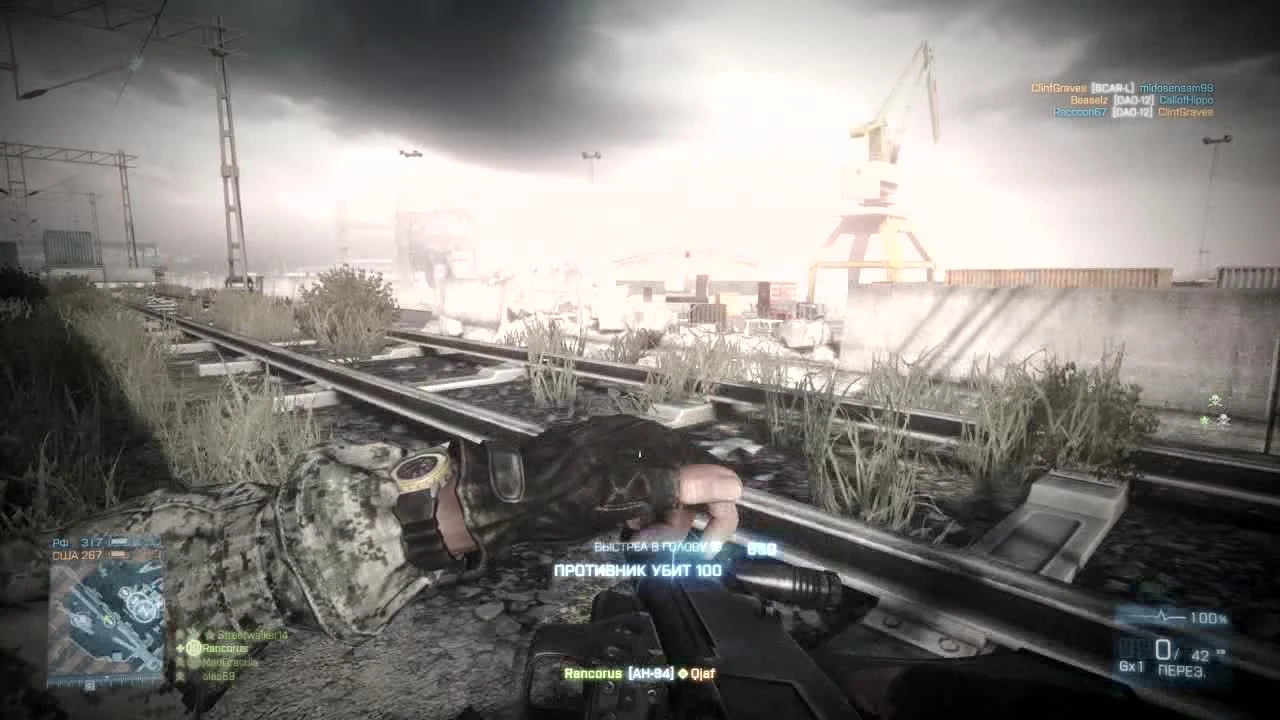Viewport: 1280px width, 720px height.
Task: Click the Russian flag ticket icon
Action: coord(120,541)
